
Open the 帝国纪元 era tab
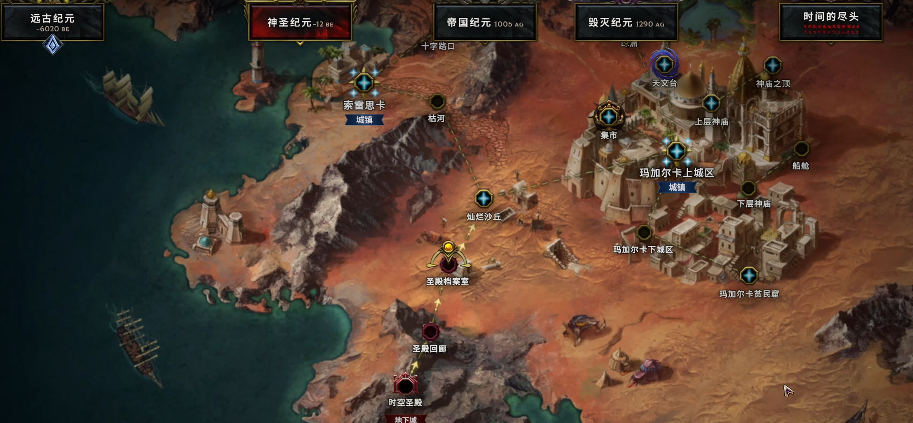point(484,21)
